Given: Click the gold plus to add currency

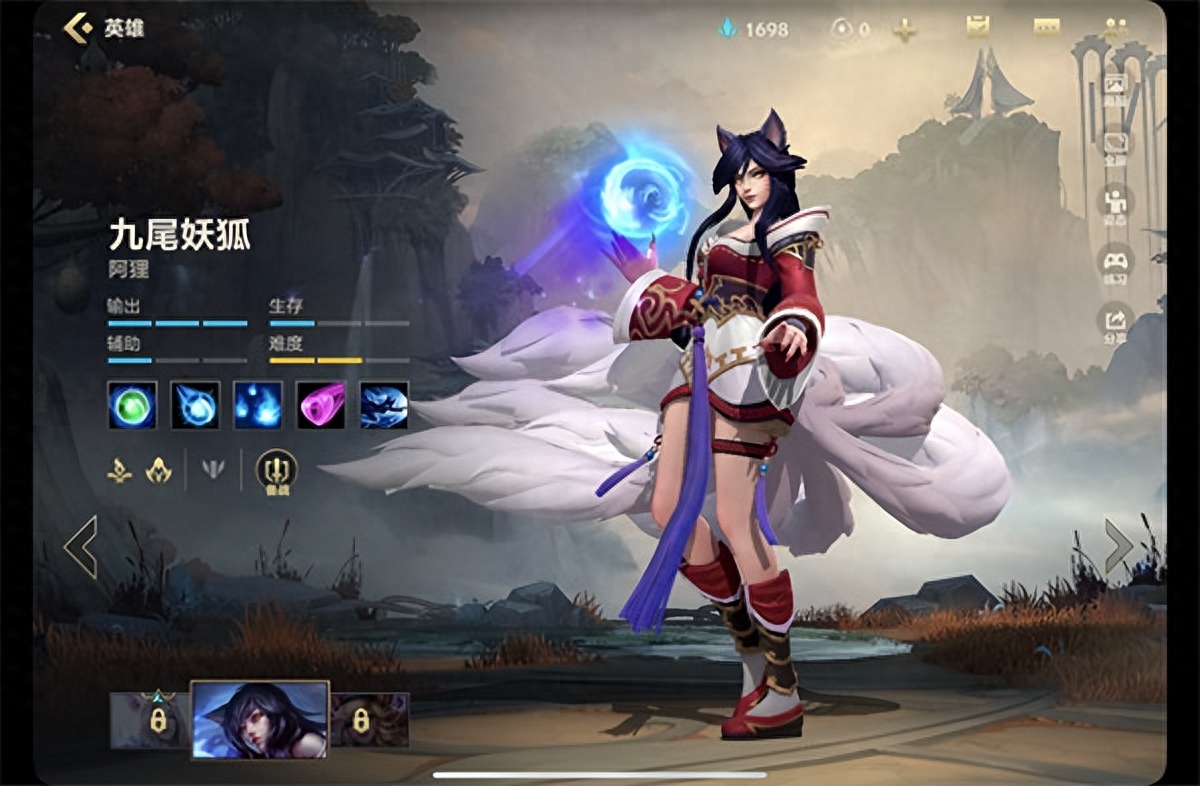Looking at the screenshot, I should click(x=905, y=30).
